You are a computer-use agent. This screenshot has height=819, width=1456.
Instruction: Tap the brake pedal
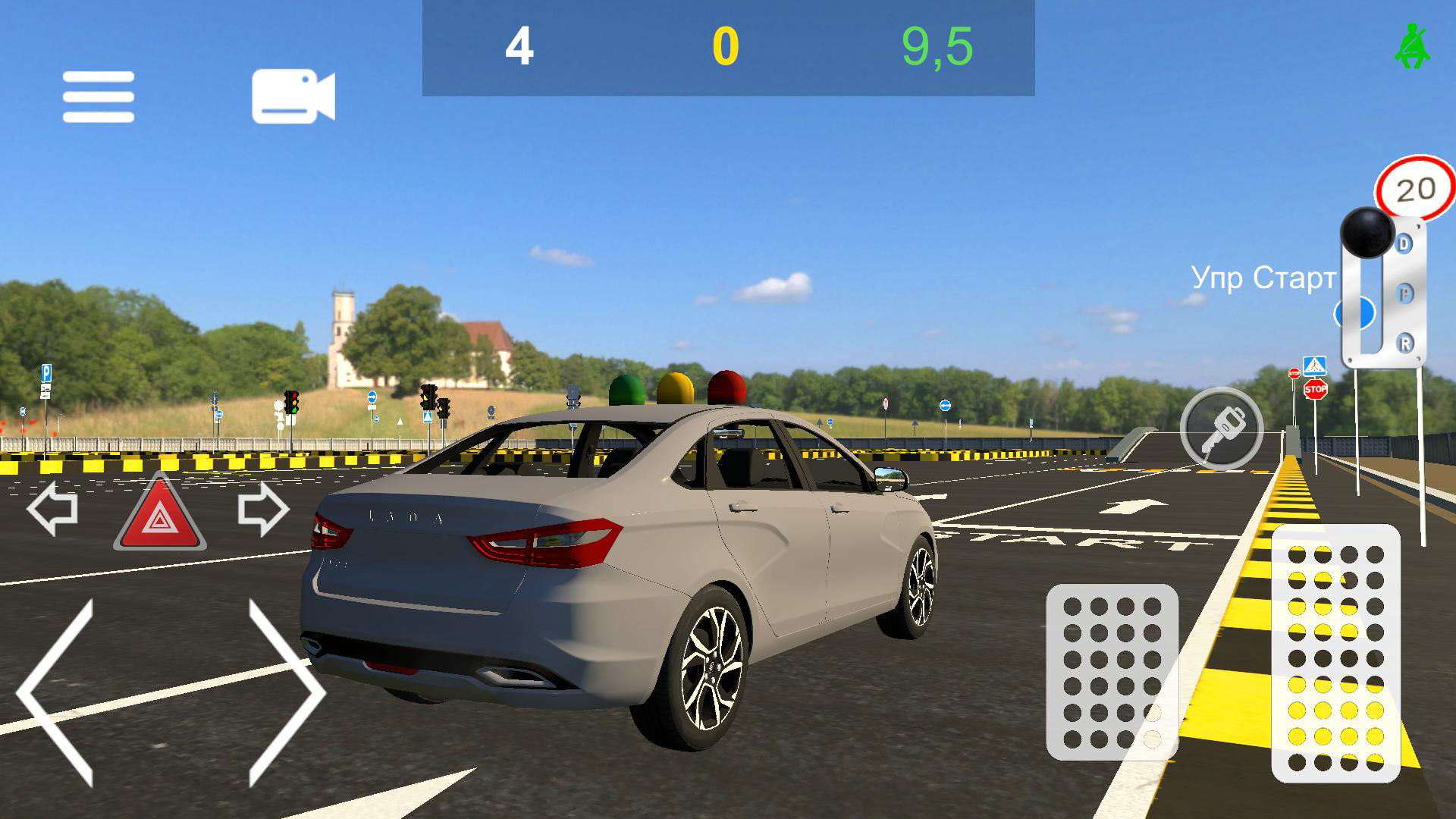(x=1112, y=672)
